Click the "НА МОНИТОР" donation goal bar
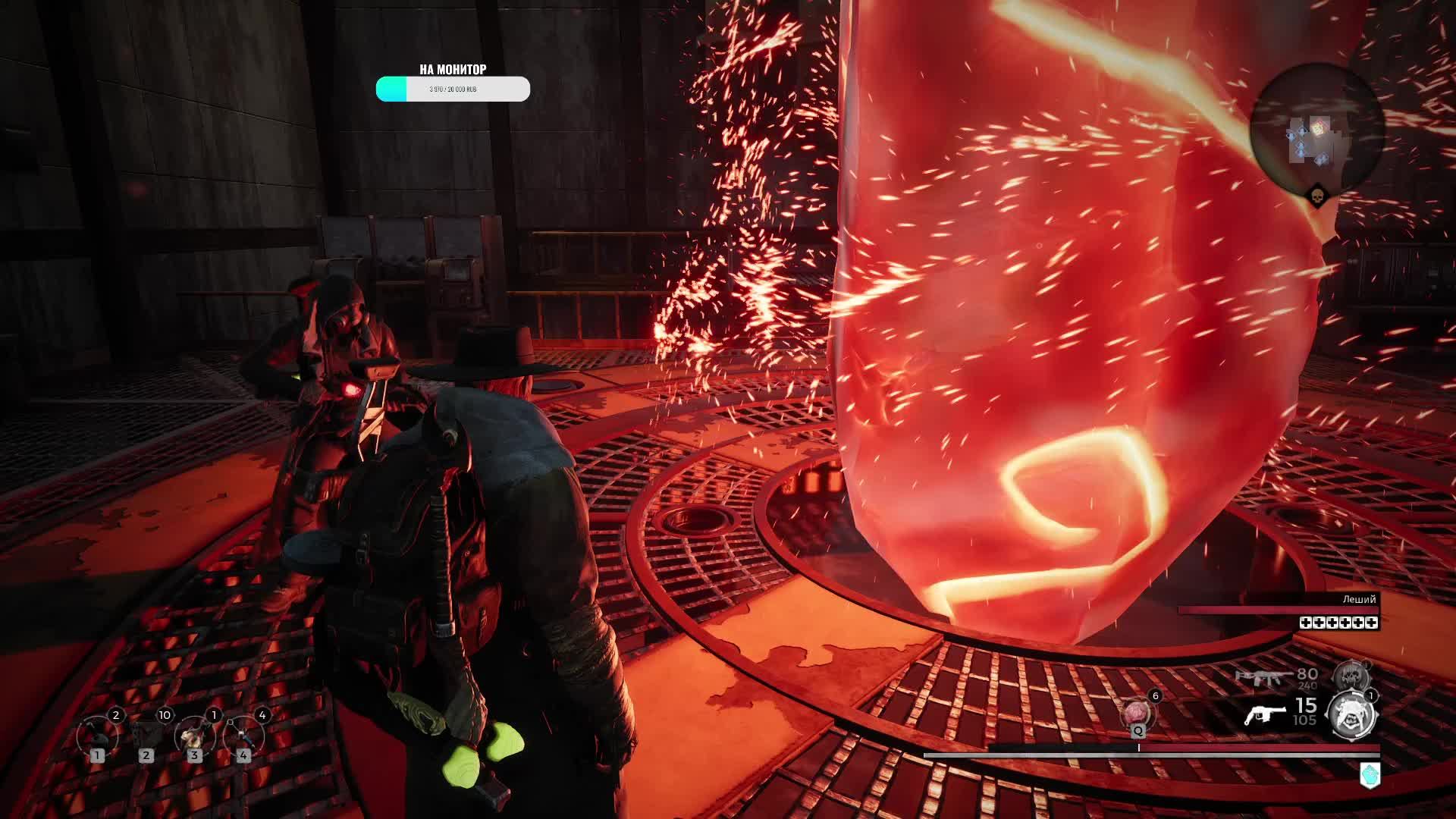 [x=453, y=89]
